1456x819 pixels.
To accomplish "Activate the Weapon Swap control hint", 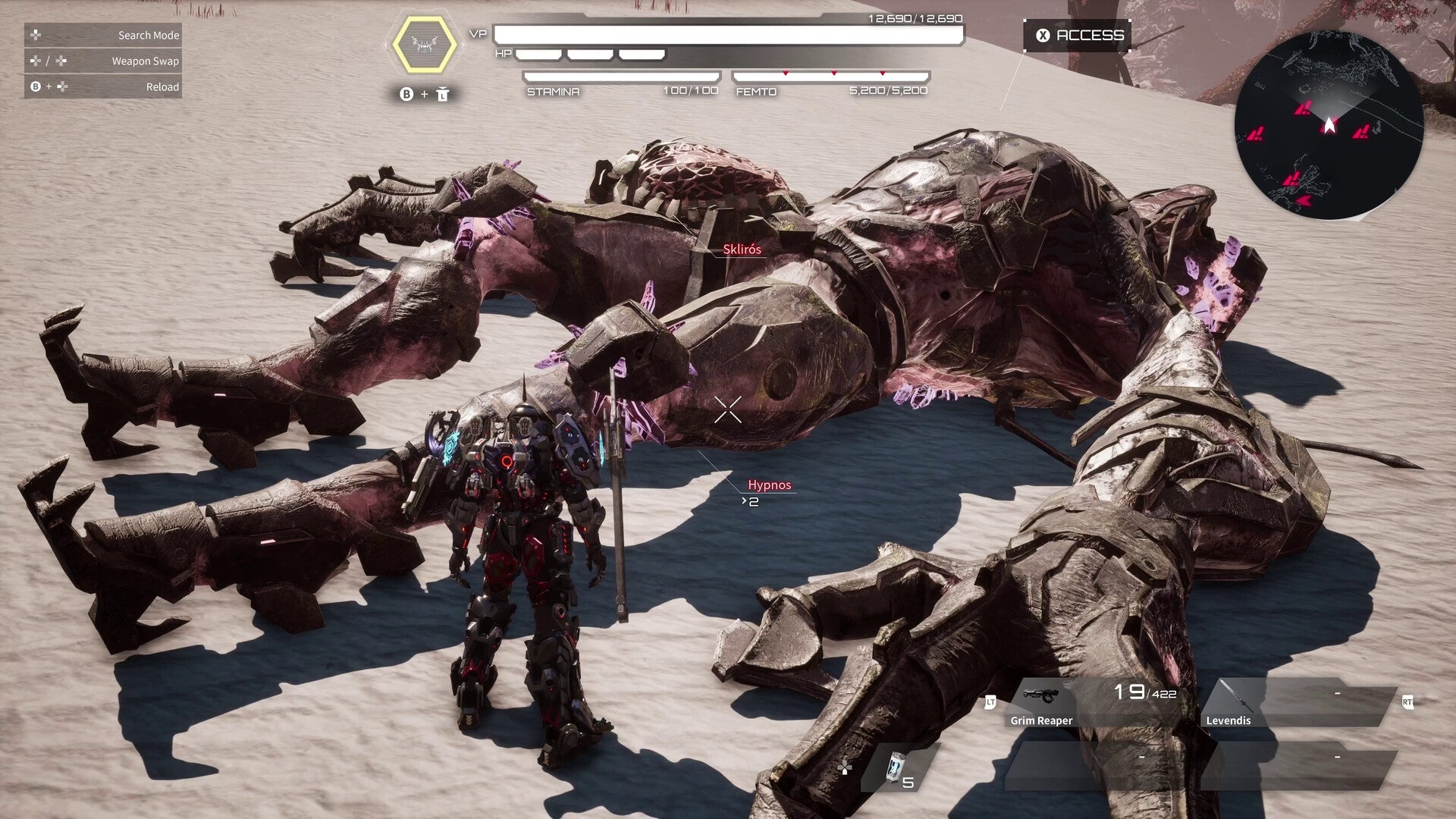I will click(144, 61).
